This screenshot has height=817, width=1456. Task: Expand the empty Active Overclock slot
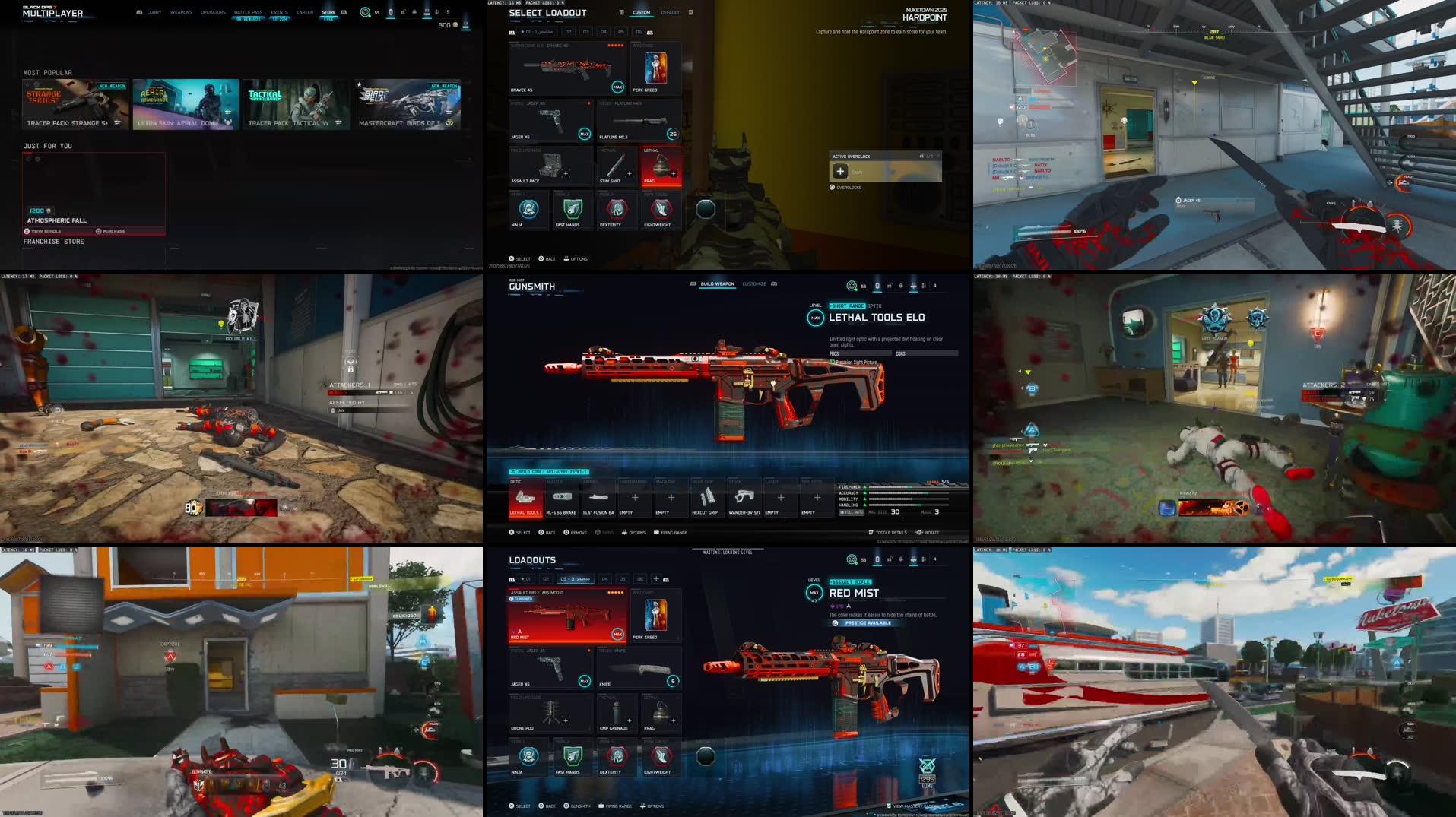coord(840,171)
